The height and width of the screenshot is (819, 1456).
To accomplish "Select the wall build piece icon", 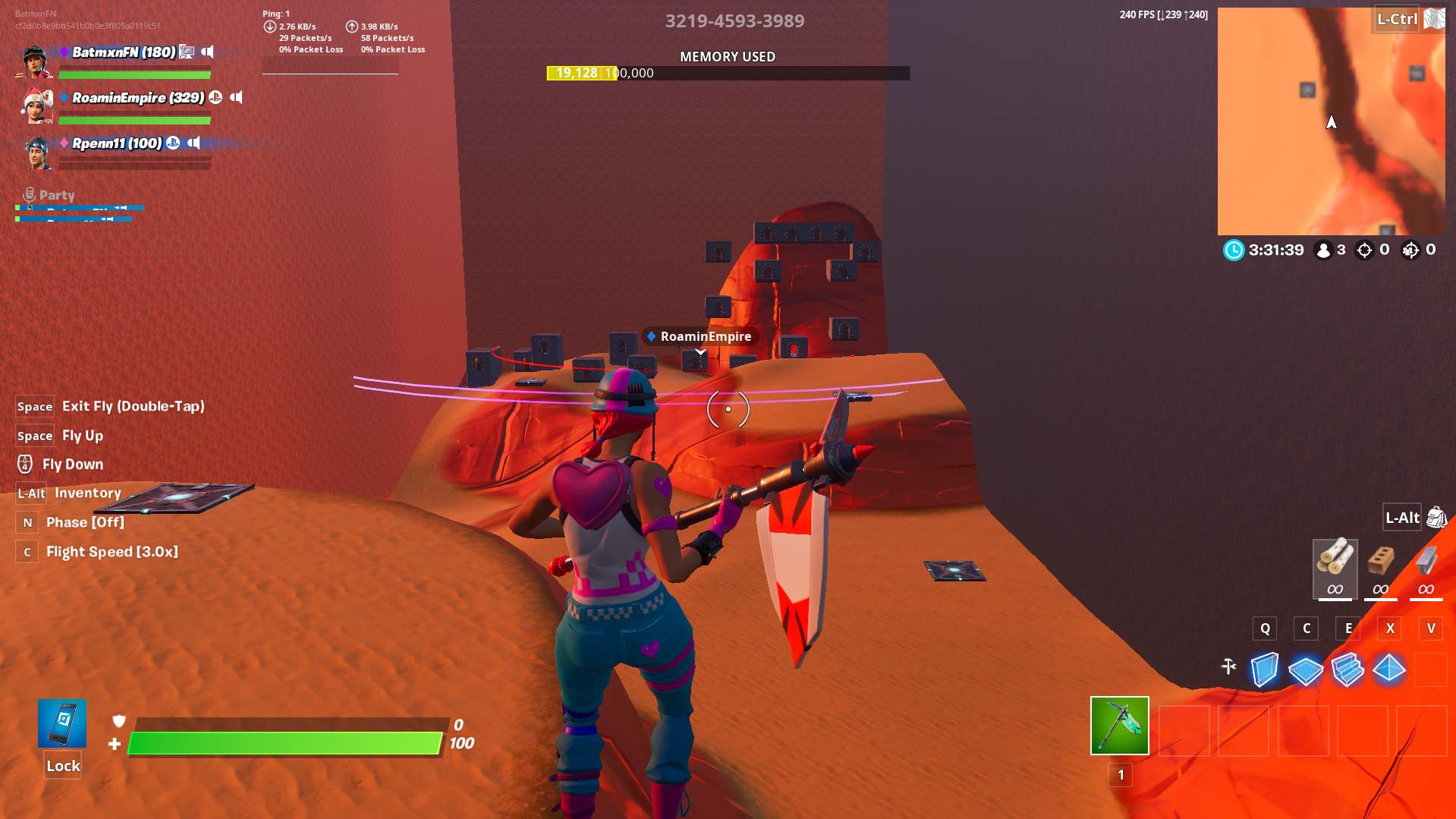I will (x=1264, y=669).
